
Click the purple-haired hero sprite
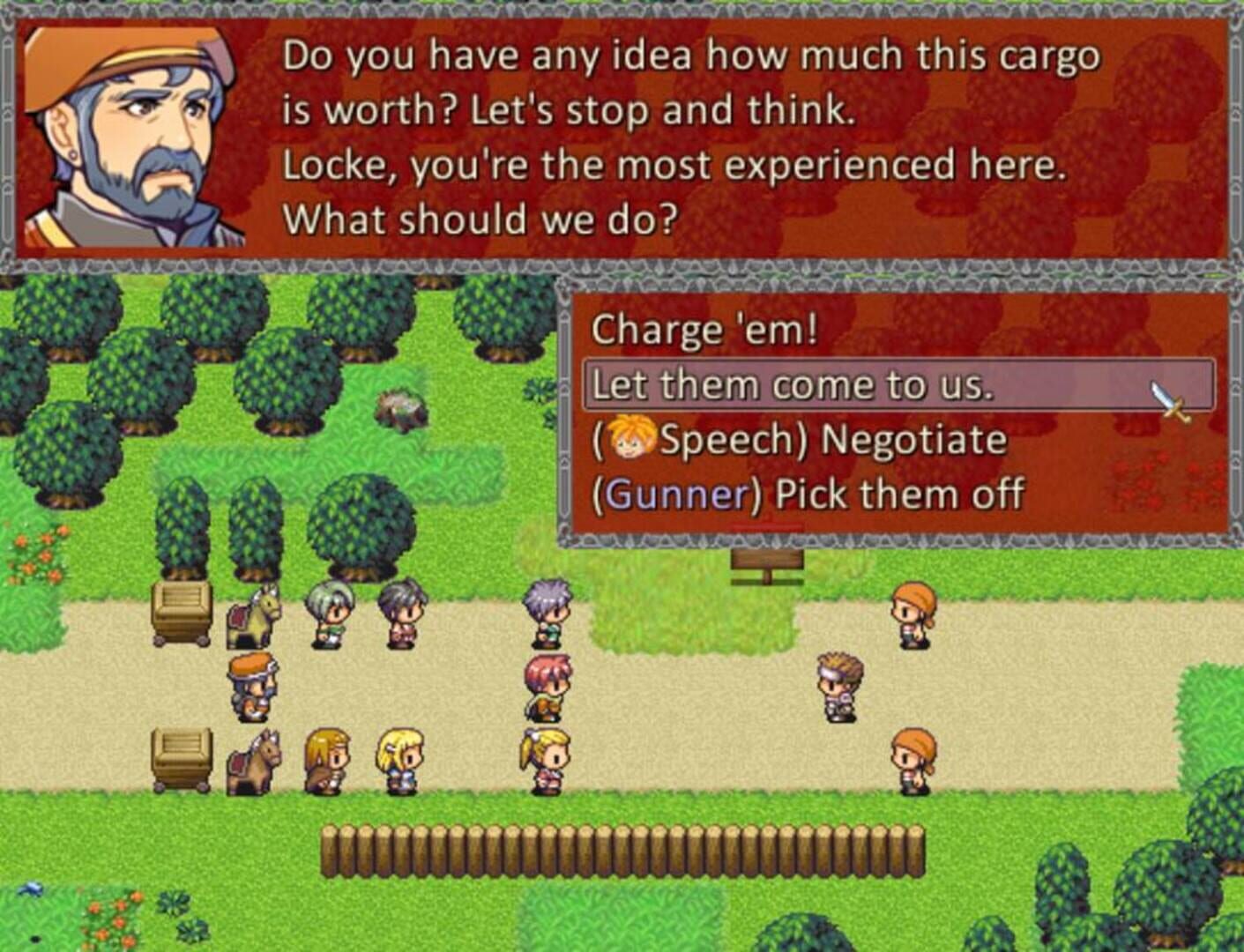coord(547,613)
